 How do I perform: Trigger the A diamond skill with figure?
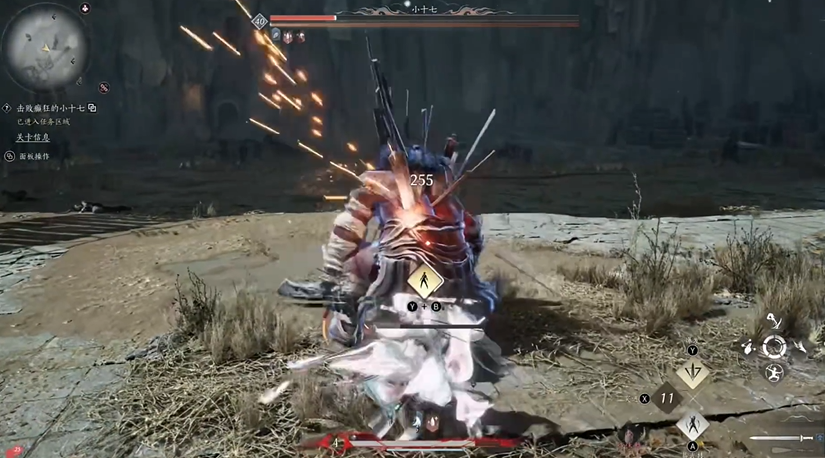(692, 424)
